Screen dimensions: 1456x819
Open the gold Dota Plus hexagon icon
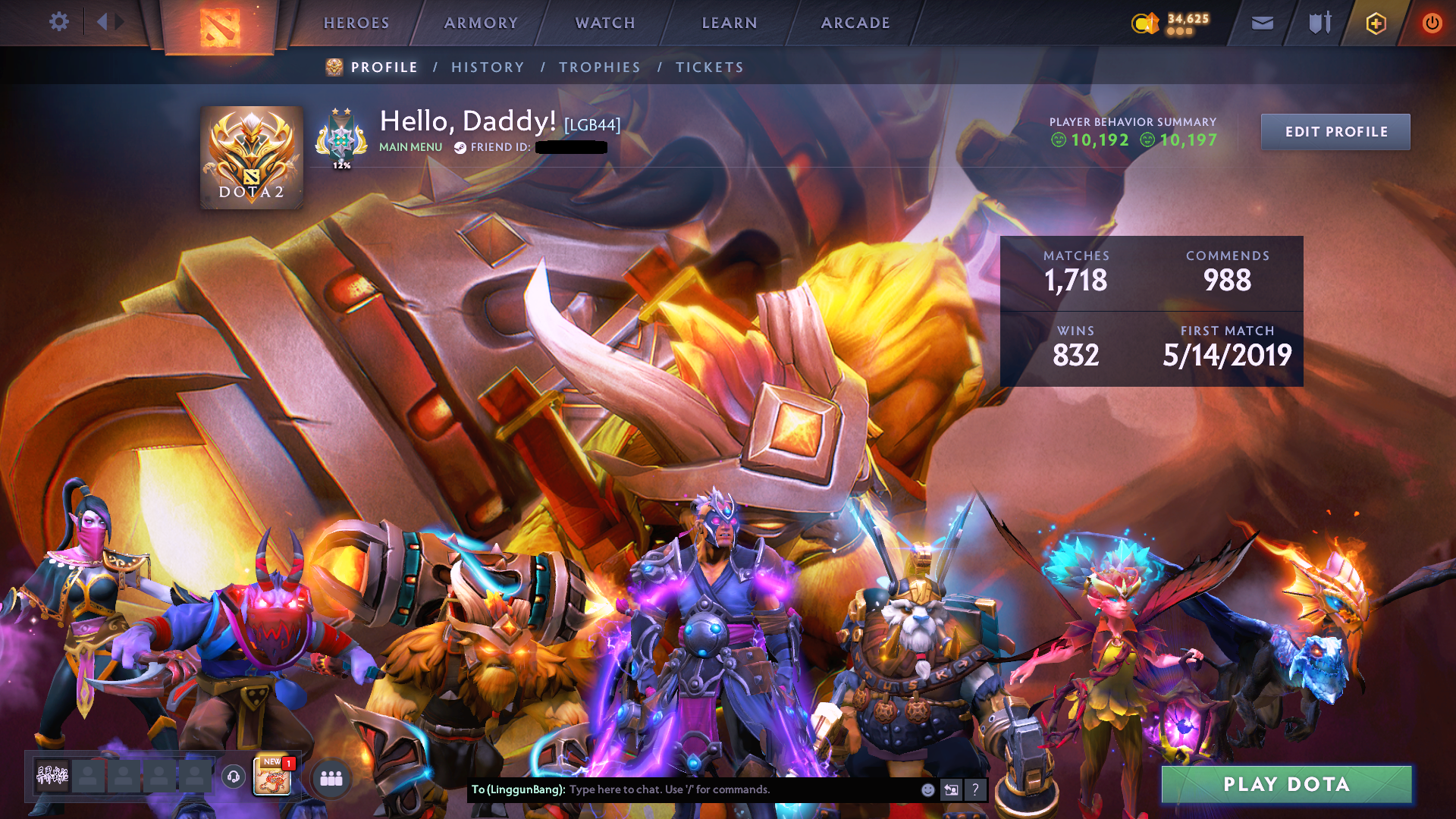point(1375,23)
